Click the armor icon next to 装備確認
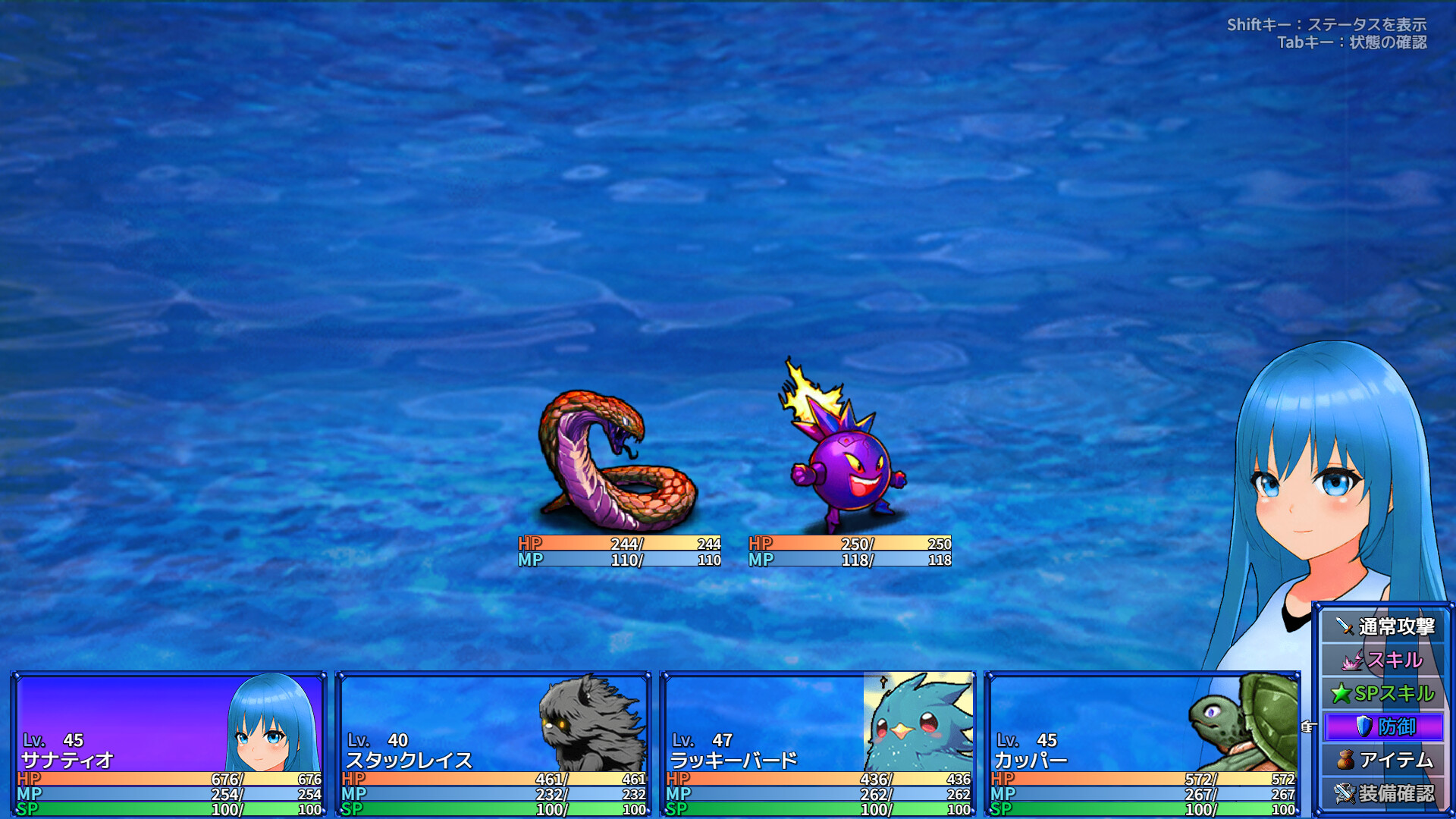The height and width of the screenshot is (819, 1456). [x=1346, y=791]
